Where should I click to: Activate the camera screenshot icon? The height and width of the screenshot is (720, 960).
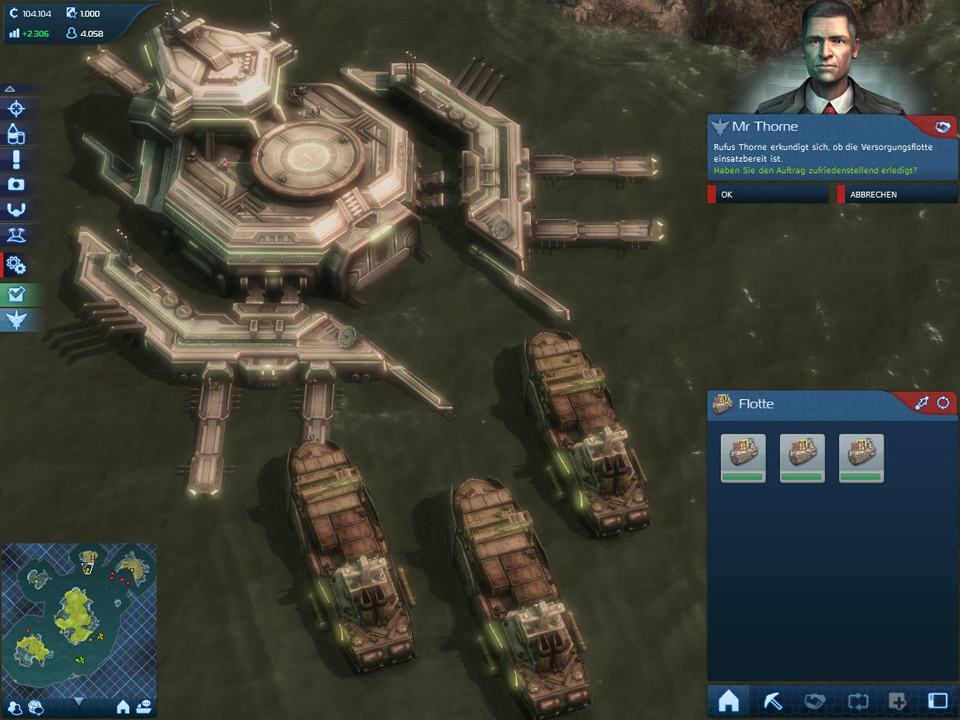click(16, 185)
